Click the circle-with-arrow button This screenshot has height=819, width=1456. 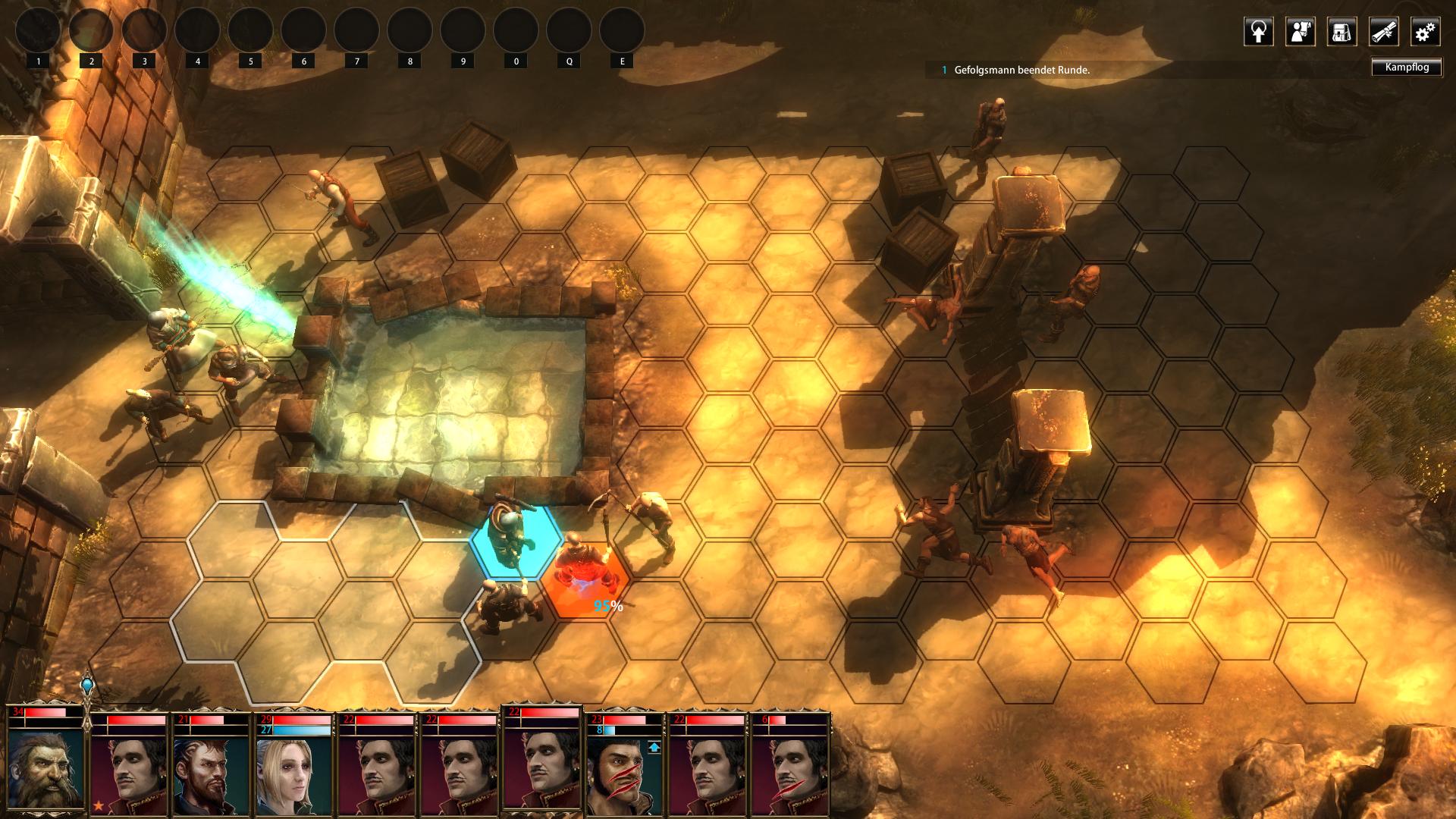[1258, 32]
